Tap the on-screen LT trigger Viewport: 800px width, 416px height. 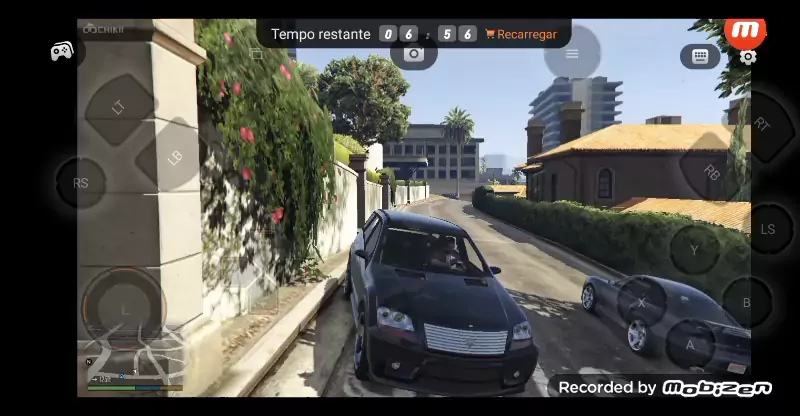119,107
